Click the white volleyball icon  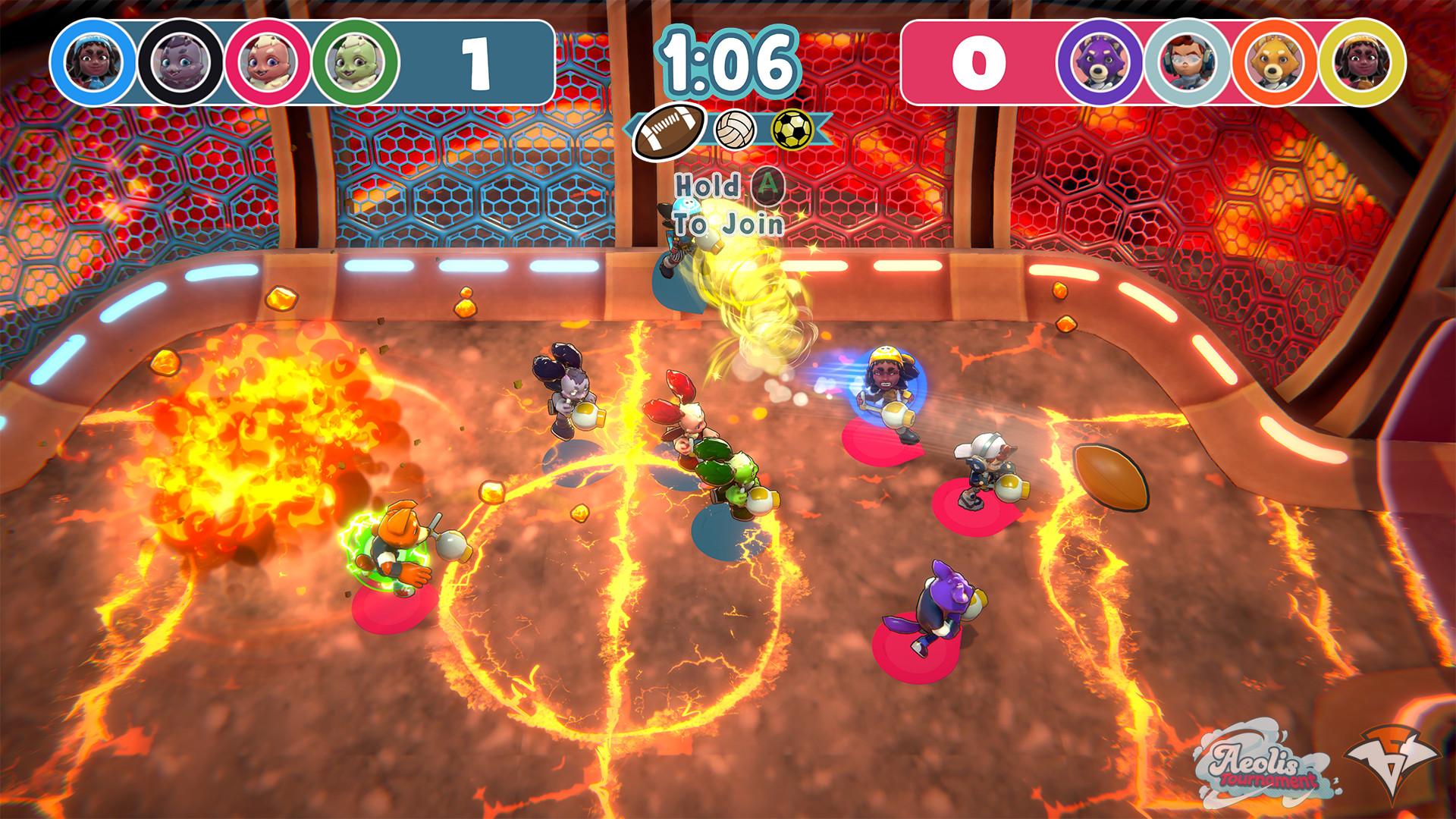pyautogui.click(x=734, y=128)
